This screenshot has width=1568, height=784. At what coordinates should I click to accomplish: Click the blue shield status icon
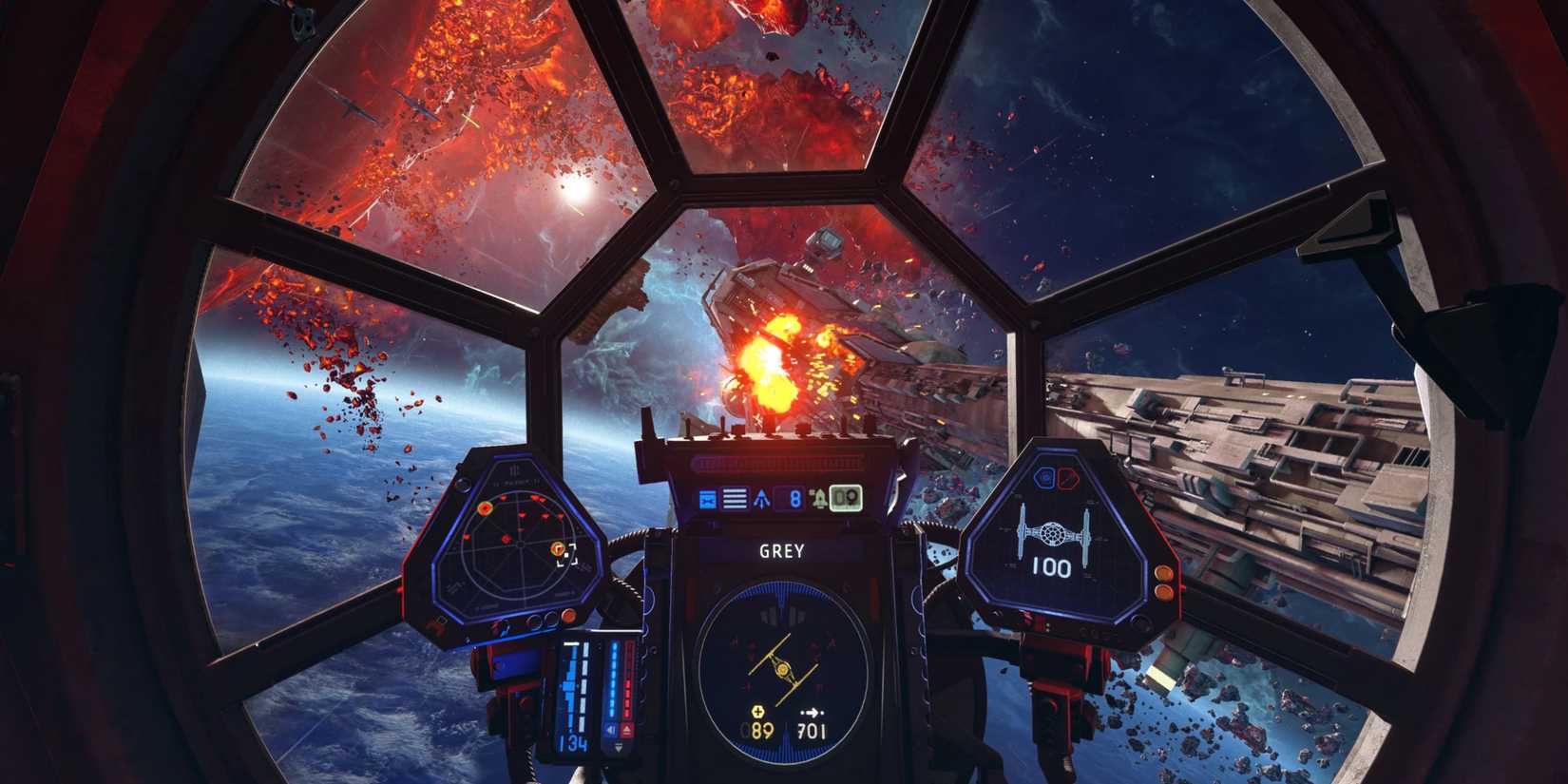click(x=1045, y=478)
